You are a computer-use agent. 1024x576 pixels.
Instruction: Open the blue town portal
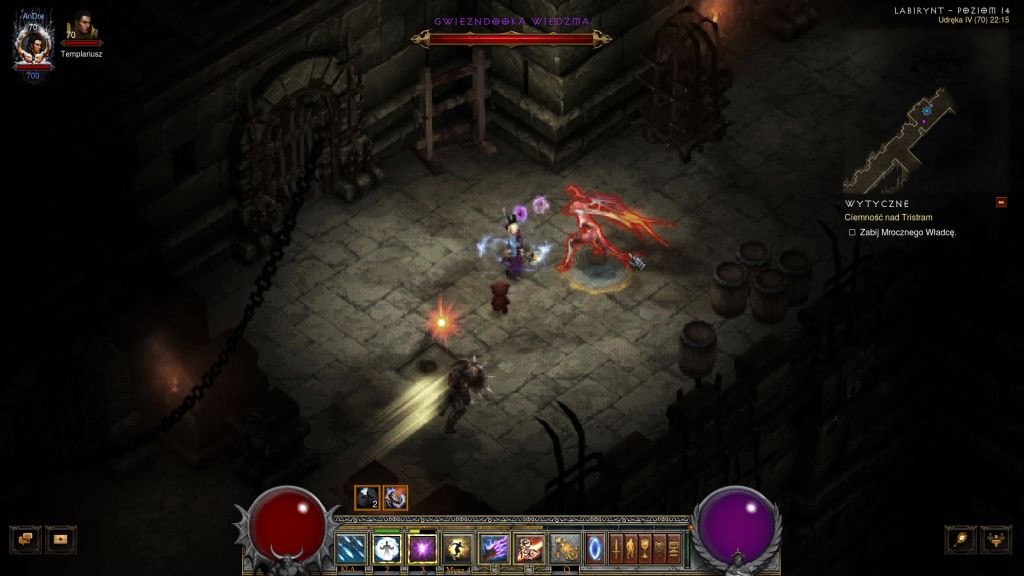coord(596,549)
